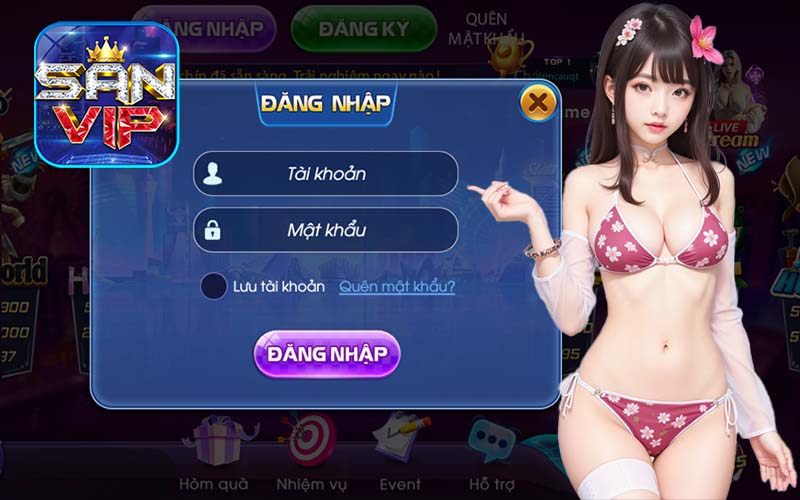Screen dimensions: 800x500
Task: Select the Mật khẩu password field
Action: pos(326,230)
